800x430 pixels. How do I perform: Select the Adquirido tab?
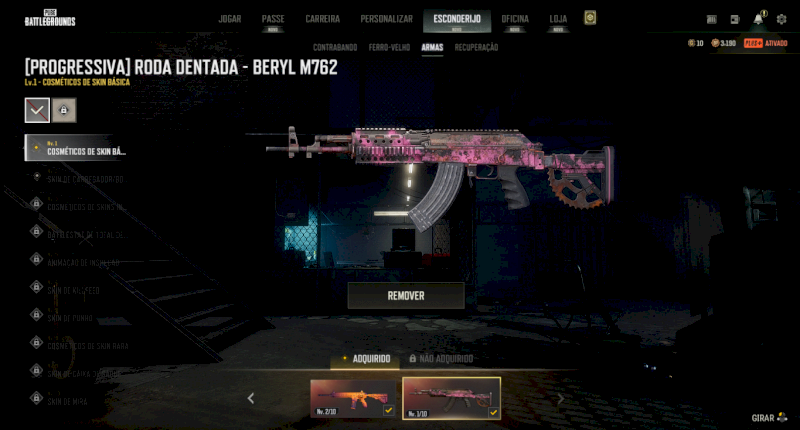coord(366,358)
